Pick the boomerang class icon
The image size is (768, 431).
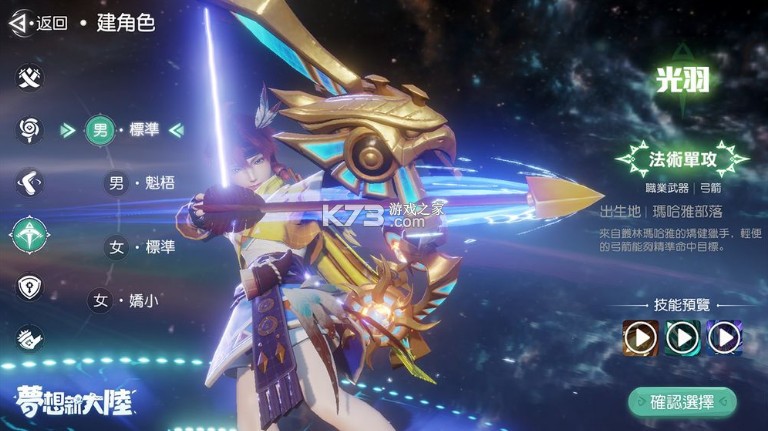pyautogui.click(x=30, y=182)
